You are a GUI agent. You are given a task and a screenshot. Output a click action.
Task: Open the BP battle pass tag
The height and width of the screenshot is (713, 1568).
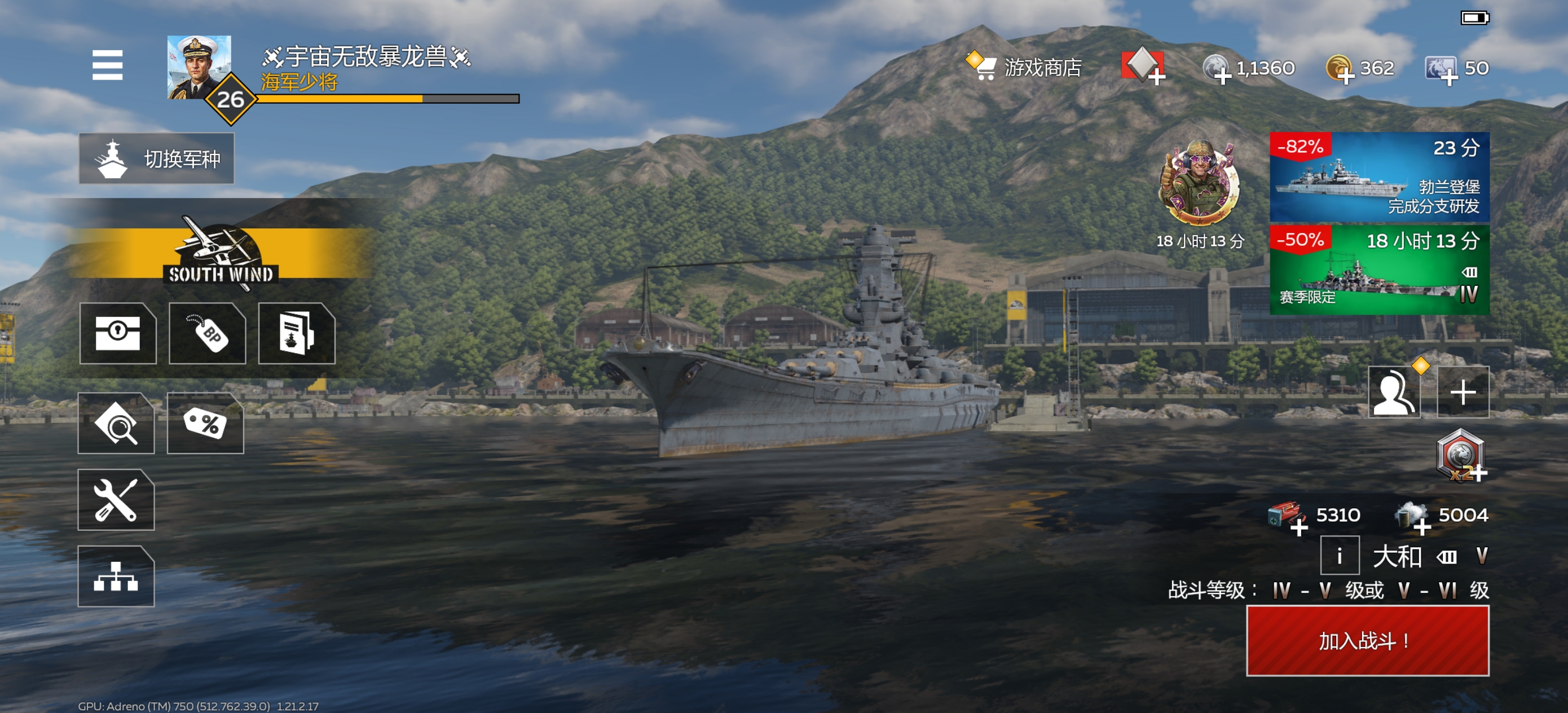(x=208, y=333)
